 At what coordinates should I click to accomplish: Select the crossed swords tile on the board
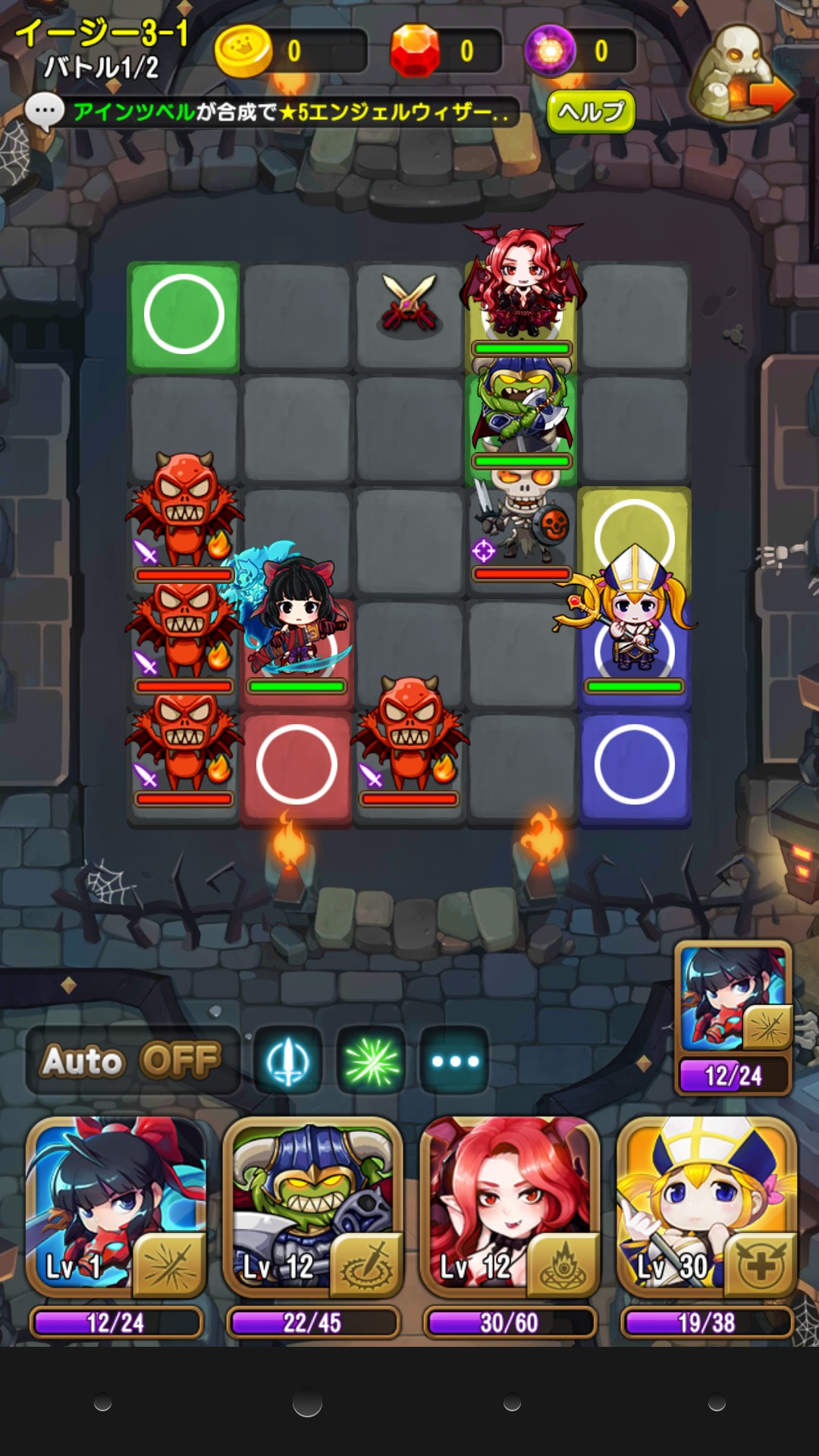pyautogui.click(x=409, y=303)
